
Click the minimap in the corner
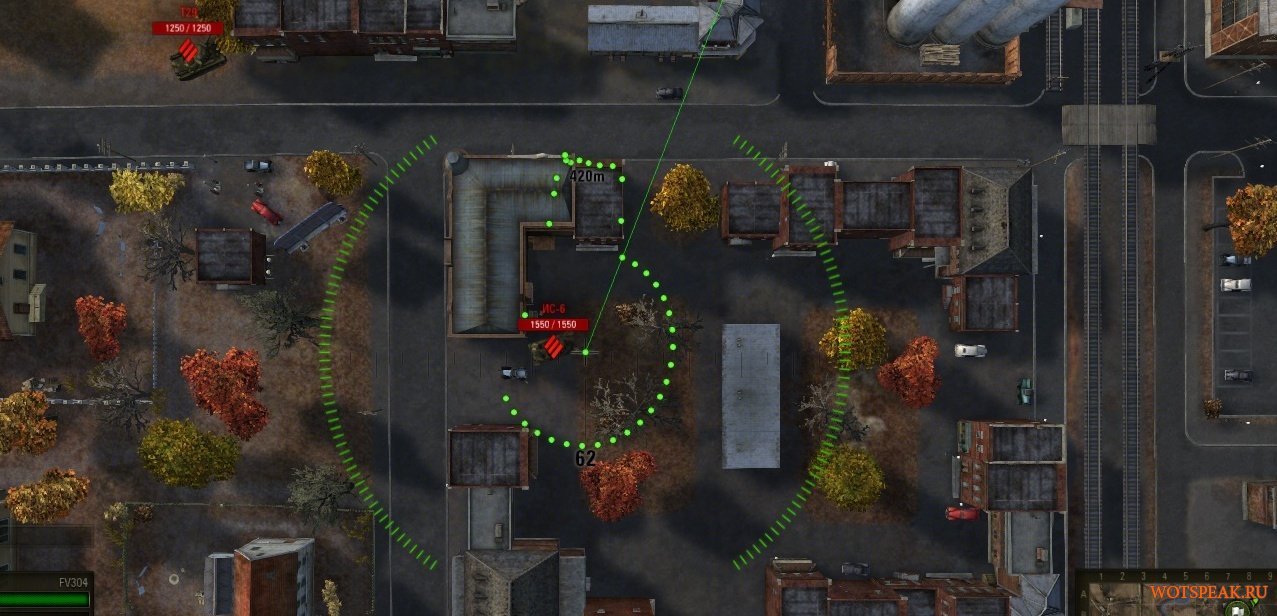pyautogui.click(x=1176, y=594)
